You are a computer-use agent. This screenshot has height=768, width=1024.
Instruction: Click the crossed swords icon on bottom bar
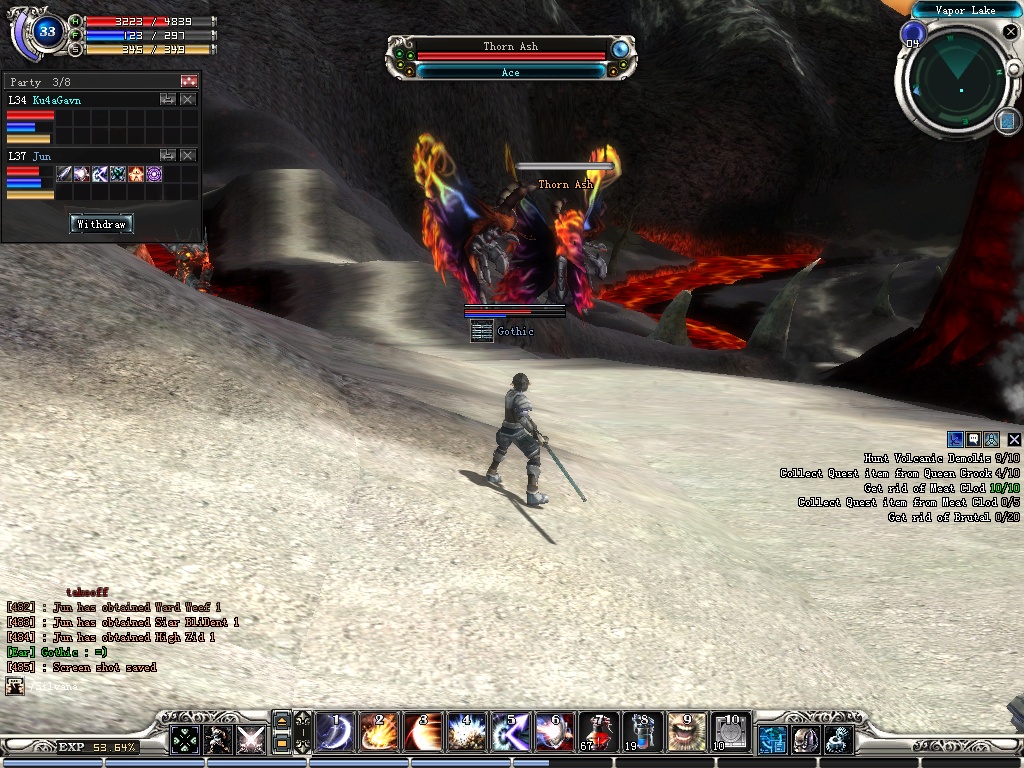[250, 739]
